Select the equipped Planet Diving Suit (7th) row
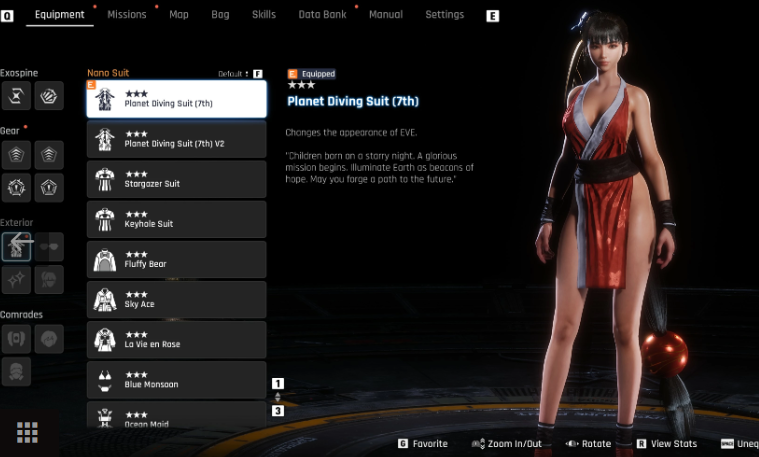The image size is (759, 457). [x=177, y=99]
